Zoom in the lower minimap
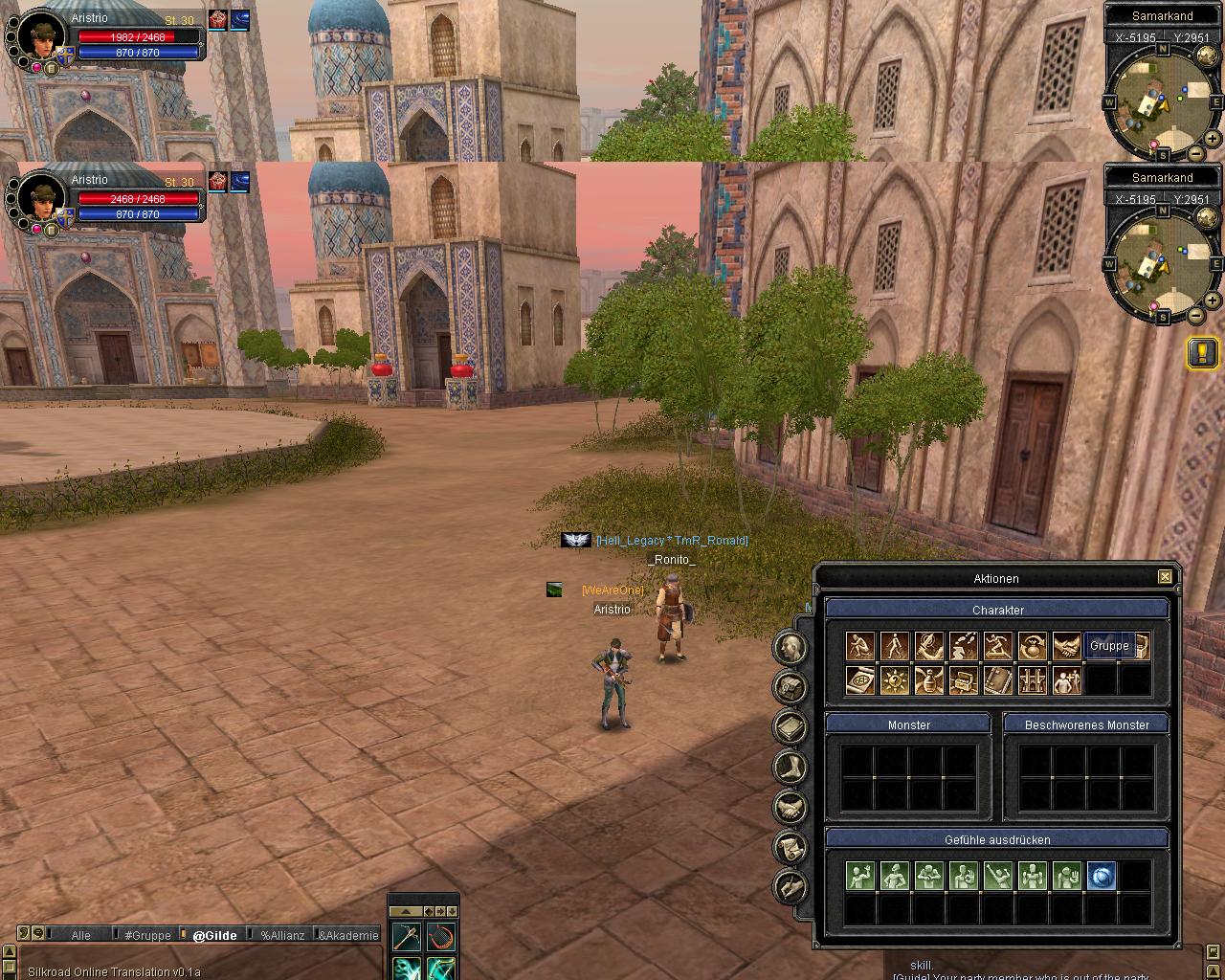The image size is (1225, 980). tap(1212, 301)
